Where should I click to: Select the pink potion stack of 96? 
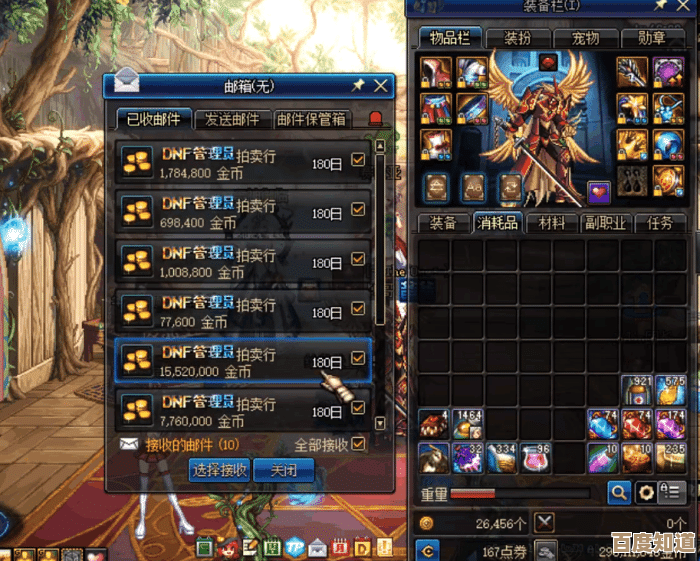pos(535,458)
